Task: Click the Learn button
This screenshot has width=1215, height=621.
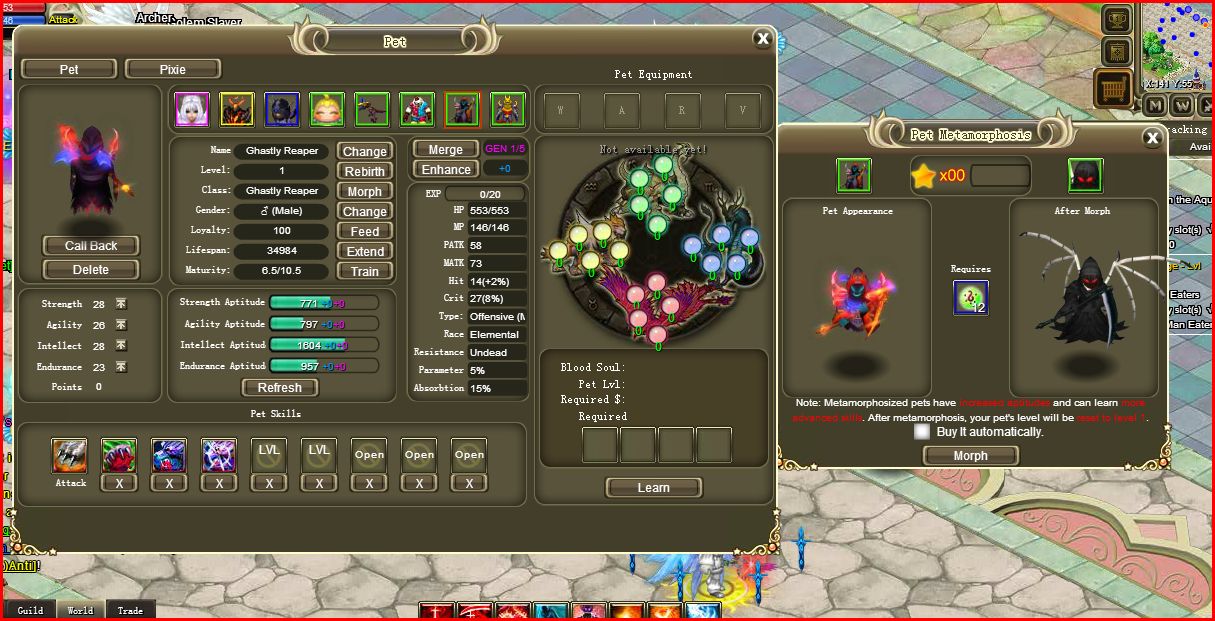Action: click(x=653, y=487)
